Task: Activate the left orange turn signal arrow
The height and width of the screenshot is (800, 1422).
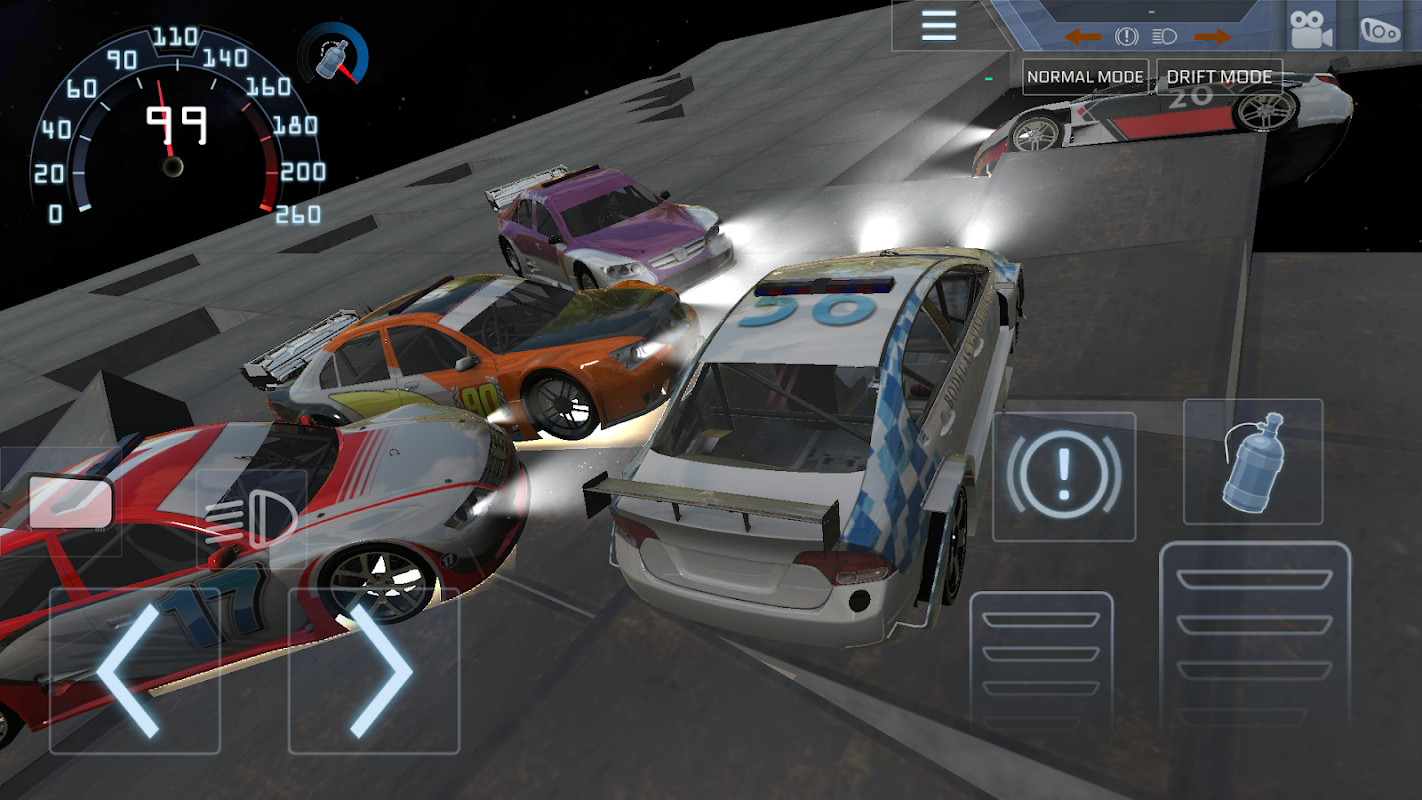Action: (1082, 37)
